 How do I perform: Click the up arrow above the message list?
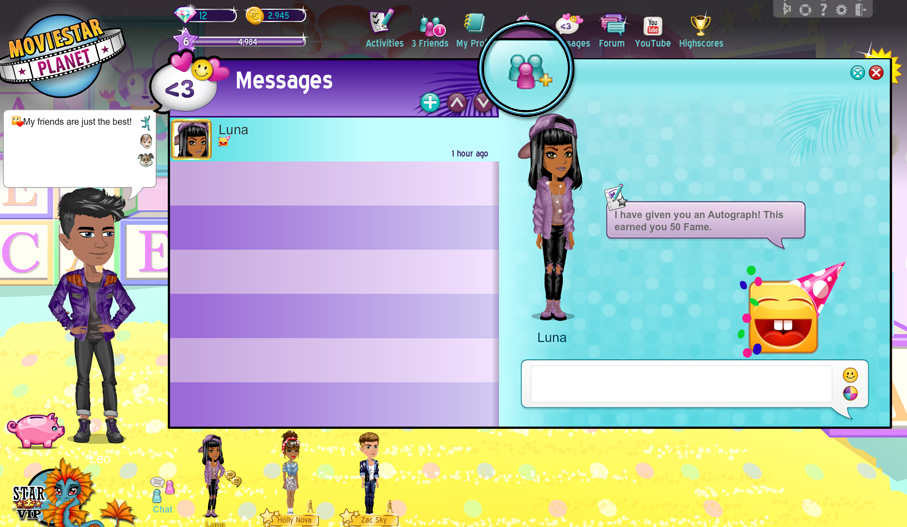[x=457, y=102]
